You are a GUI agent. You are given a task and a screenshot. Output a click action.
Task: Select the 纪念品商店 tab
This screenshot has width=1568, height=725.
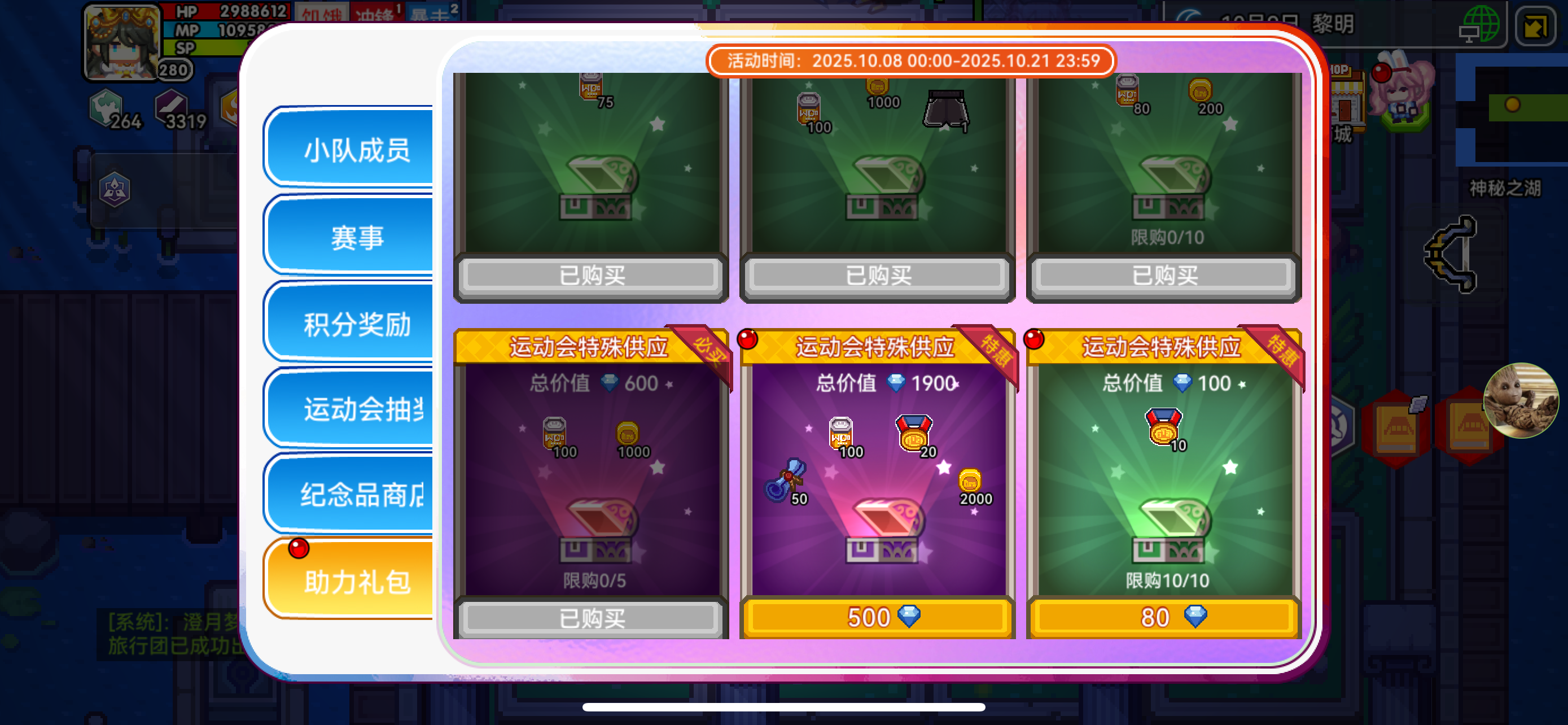(356, 494)
